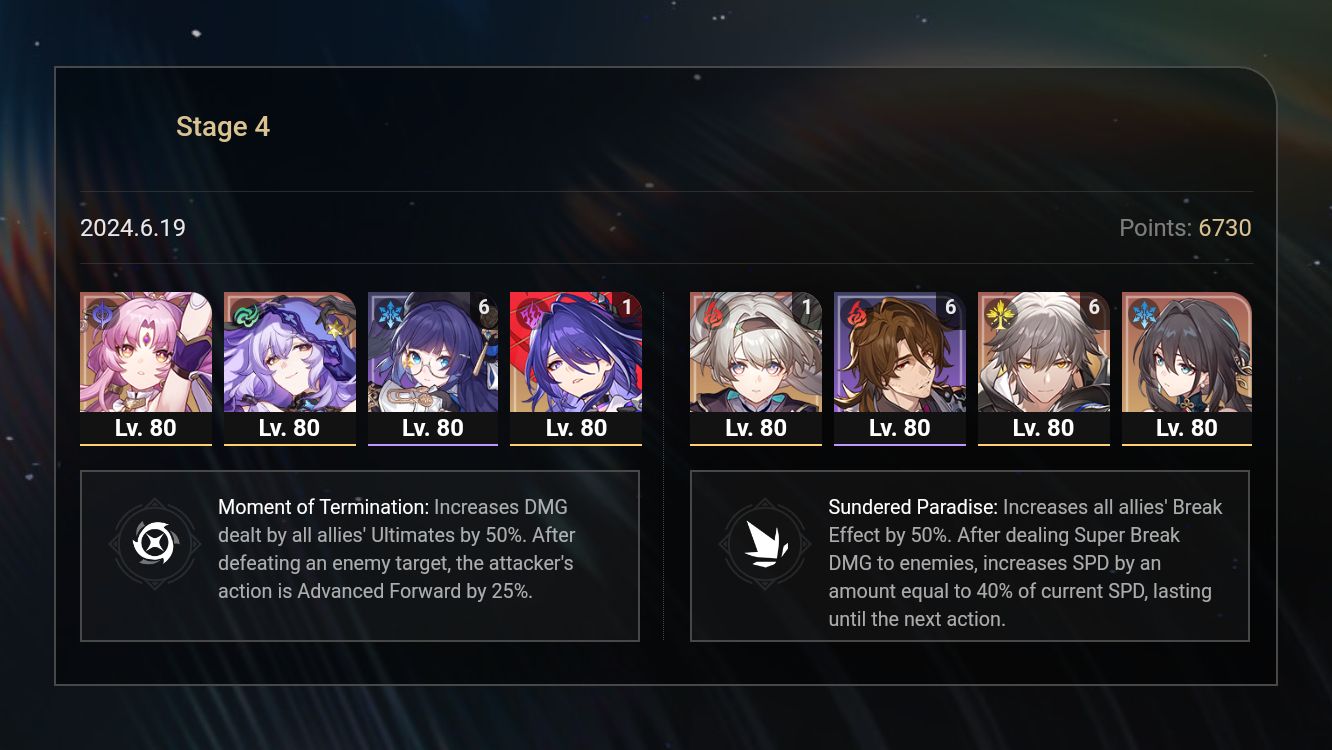The height and width of the screenshot is (750, 1332).
Task: Click the eidolon badge showing 1 on Acheron
Action: click(627, 307)
